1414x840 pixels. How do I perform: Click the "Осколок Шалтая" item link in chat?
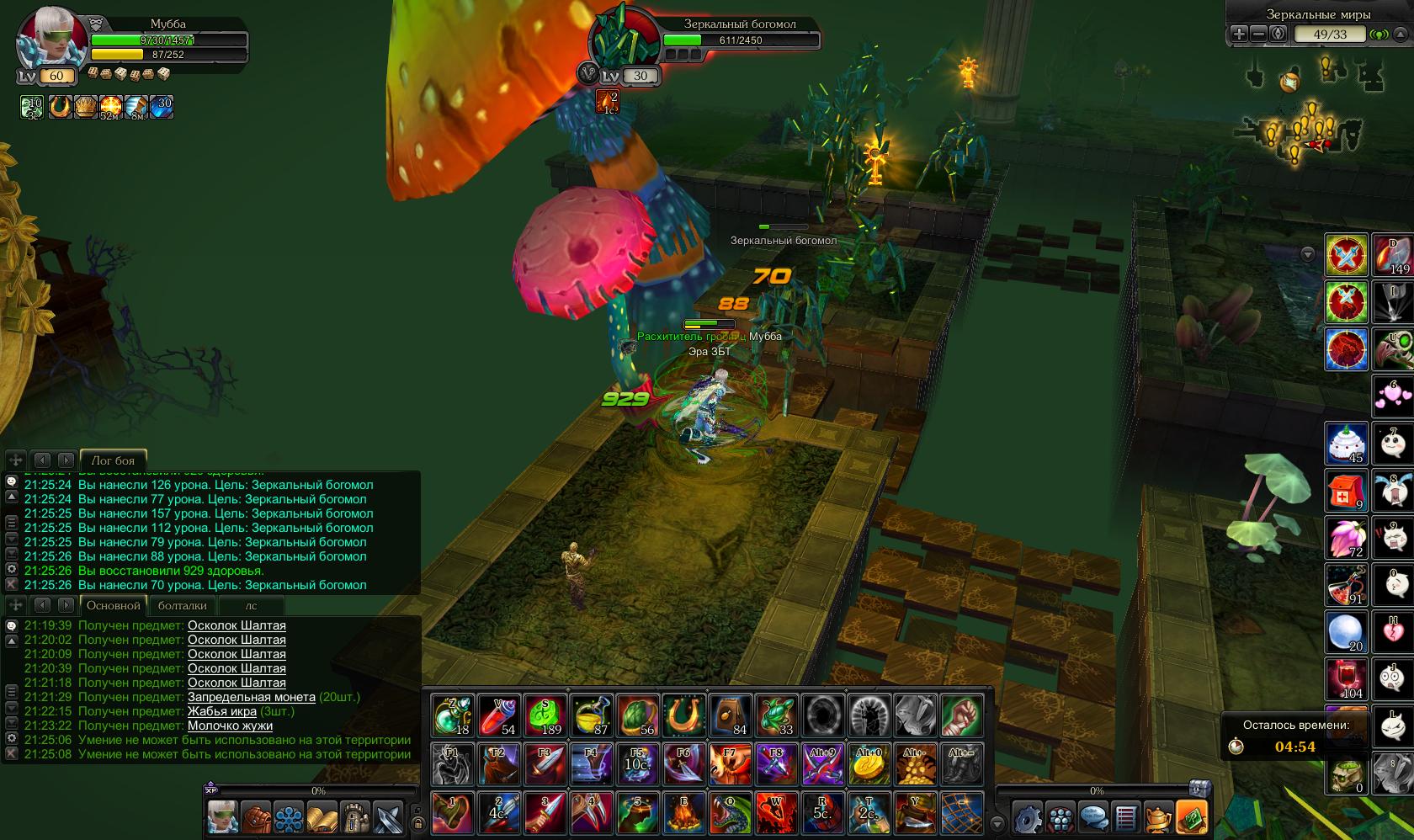tap(237, 625)
